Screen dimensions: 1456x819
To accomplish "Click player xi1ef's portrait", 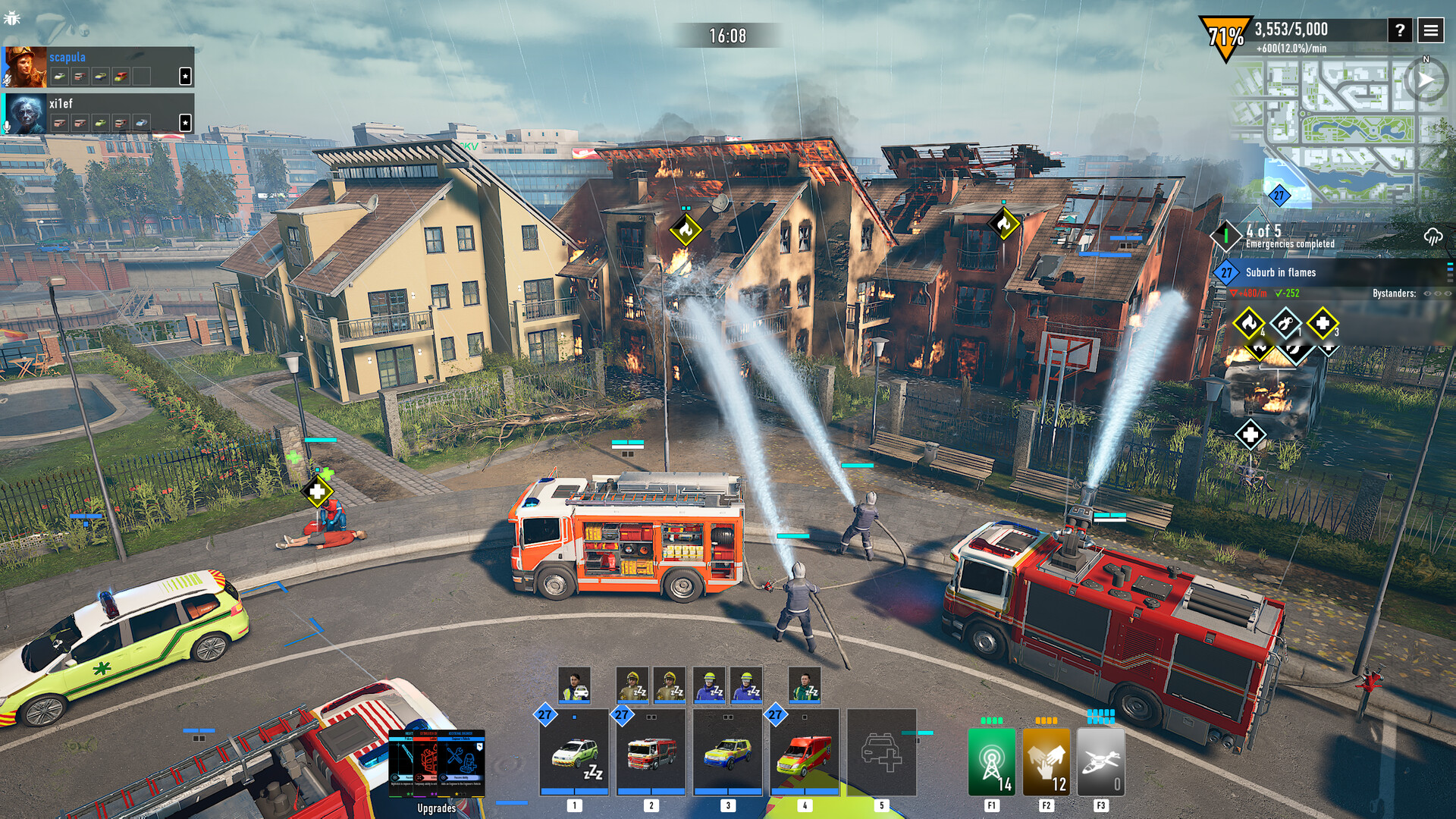I will point(25,115).
